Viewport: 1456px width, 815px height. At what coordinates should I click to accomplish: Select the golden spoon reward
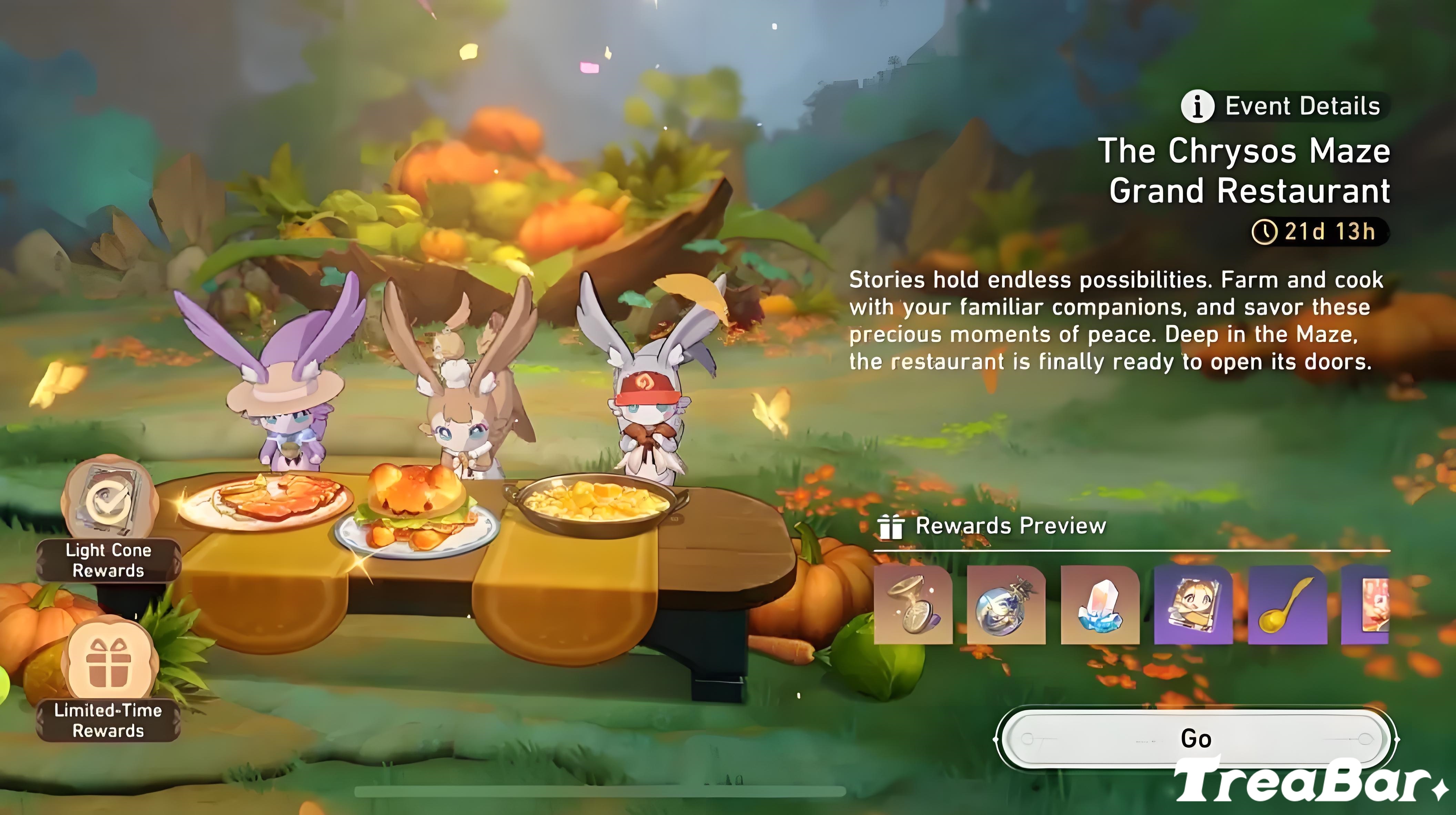coord(1286,605)
